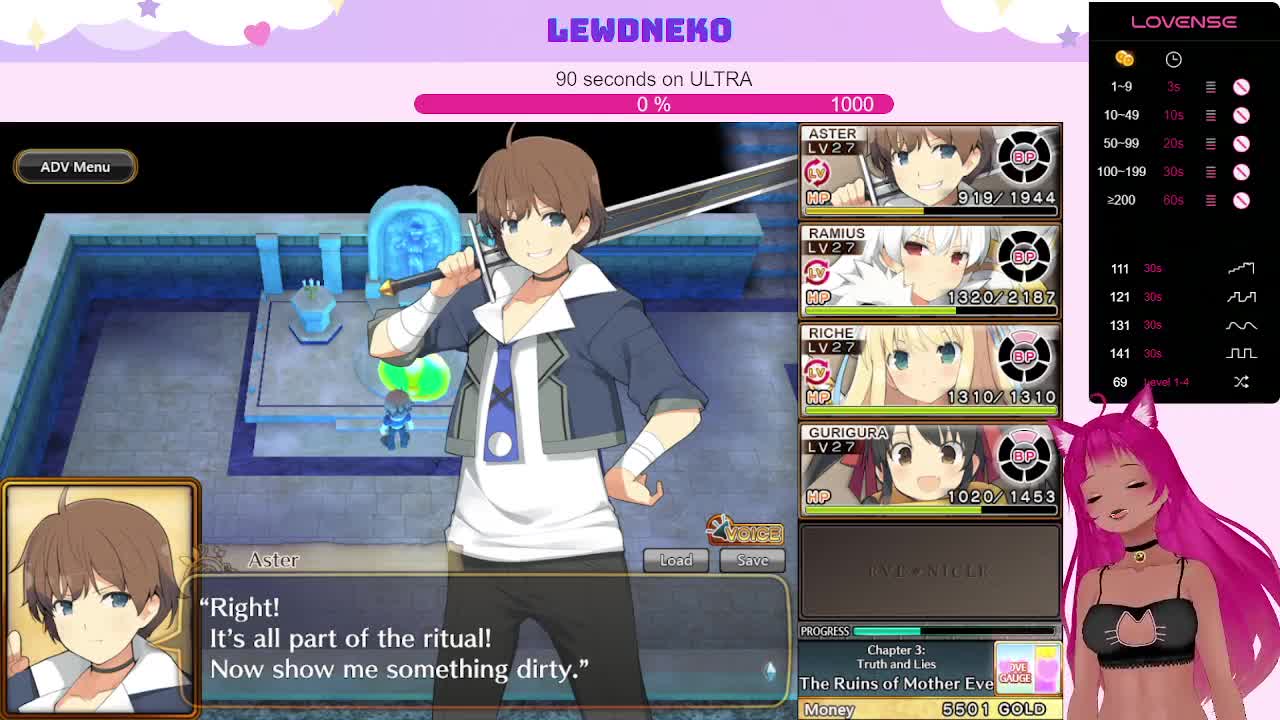
Task: Select Ramius's party status panel
Action: point(929,270)
